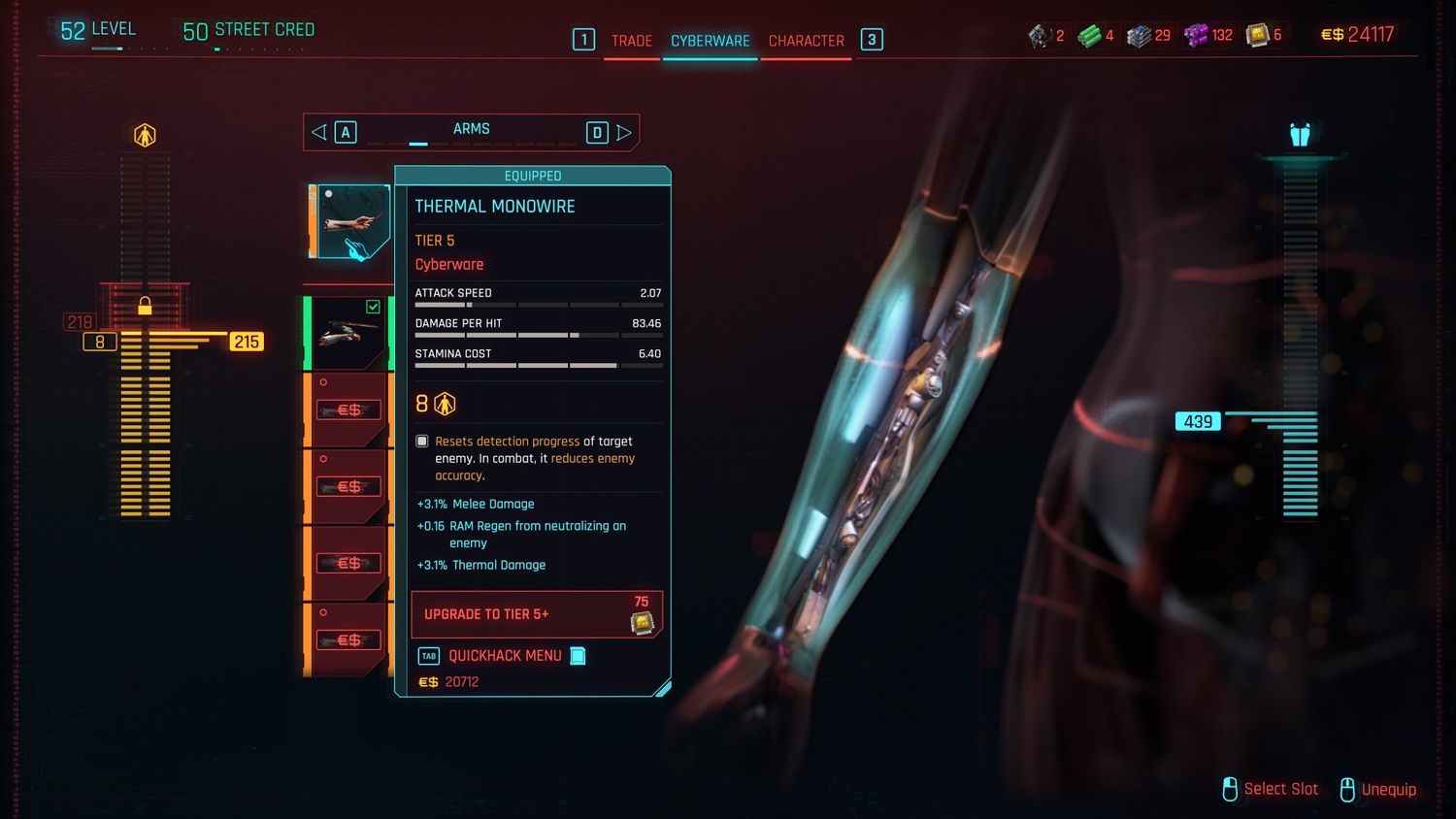Open the Quickhack Menu option

[504, 656]
